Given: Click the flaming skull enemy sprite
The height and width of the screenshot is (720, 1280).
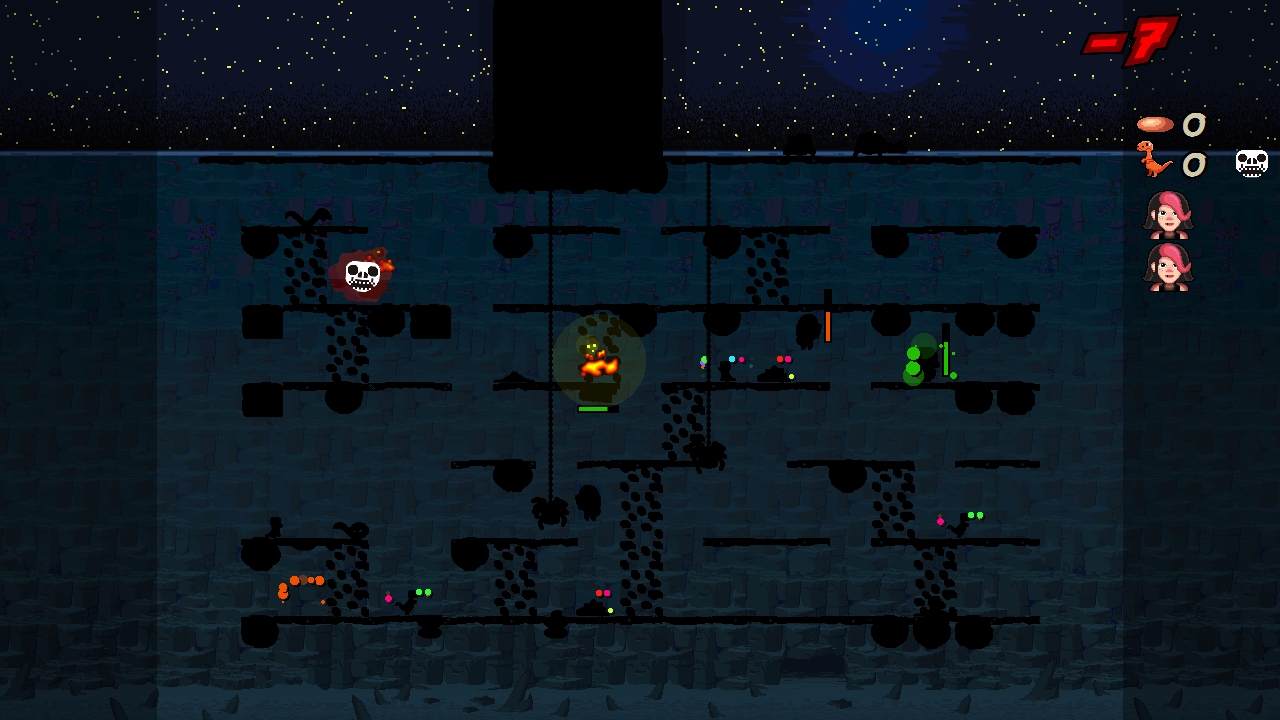Looking at the screenshot, I should point(362,274).
